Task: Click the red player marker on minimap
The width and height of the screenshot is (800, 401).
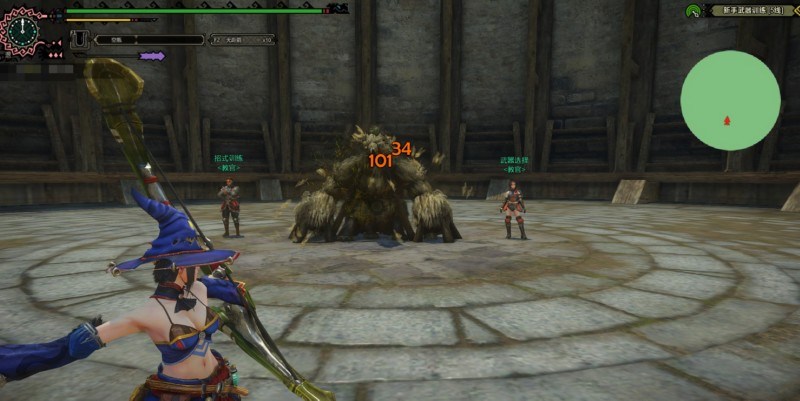Action: pos(727,120)
